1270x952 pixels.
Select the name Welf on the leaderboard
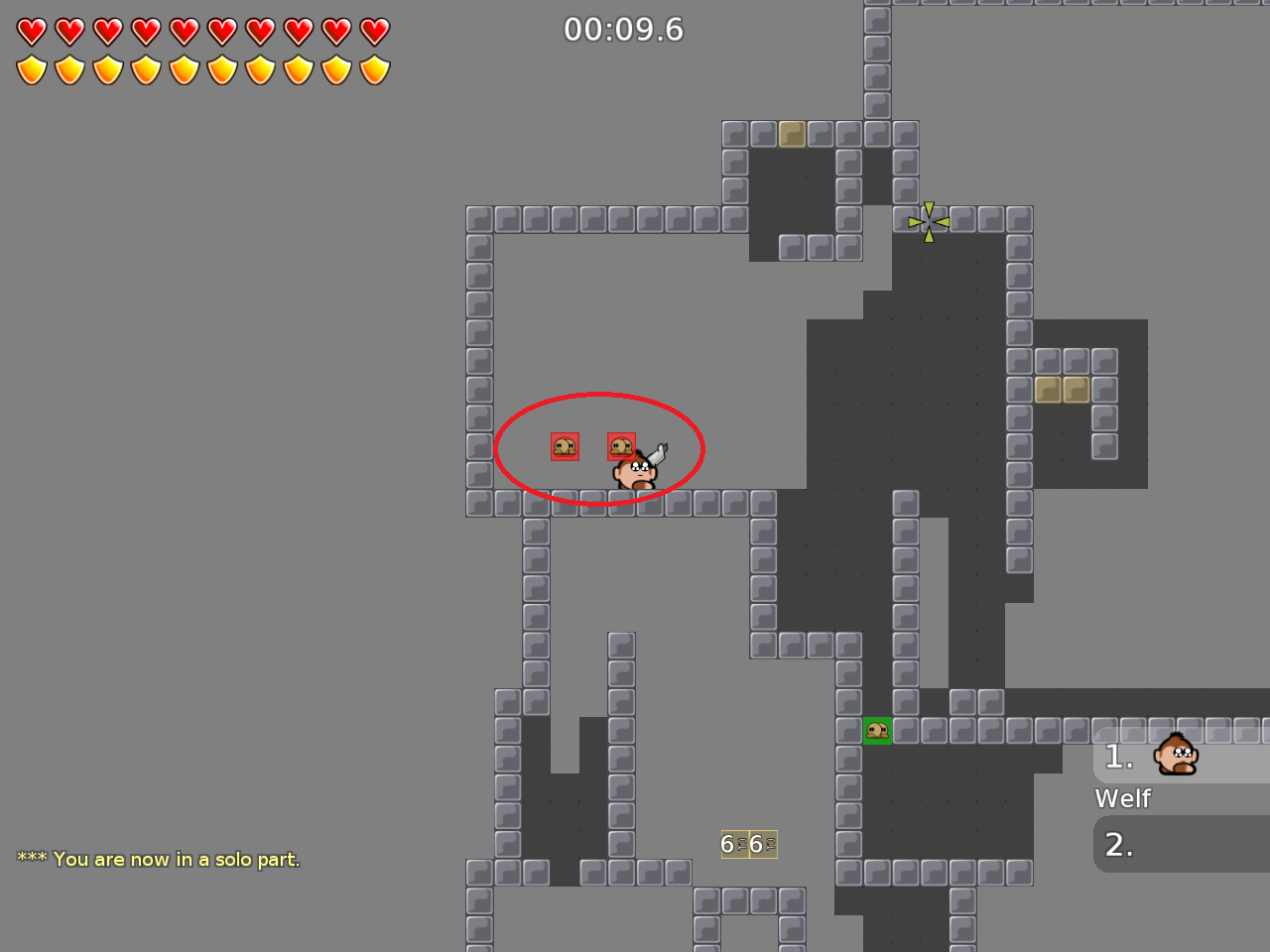point(1122,797)
